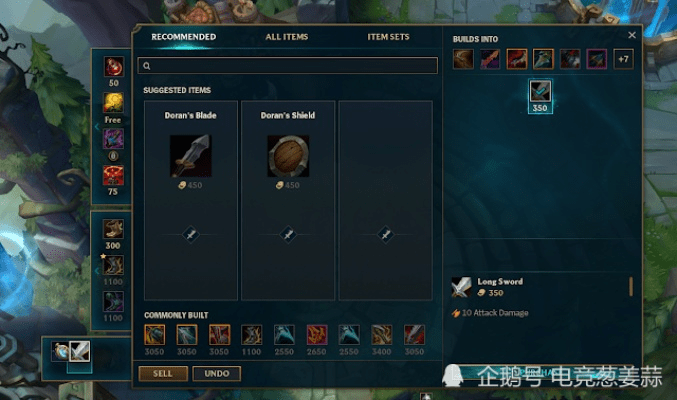The height and width of the screenshot is (400, 677).
Task: Select the Recommended tab
Action: point(183,37)
